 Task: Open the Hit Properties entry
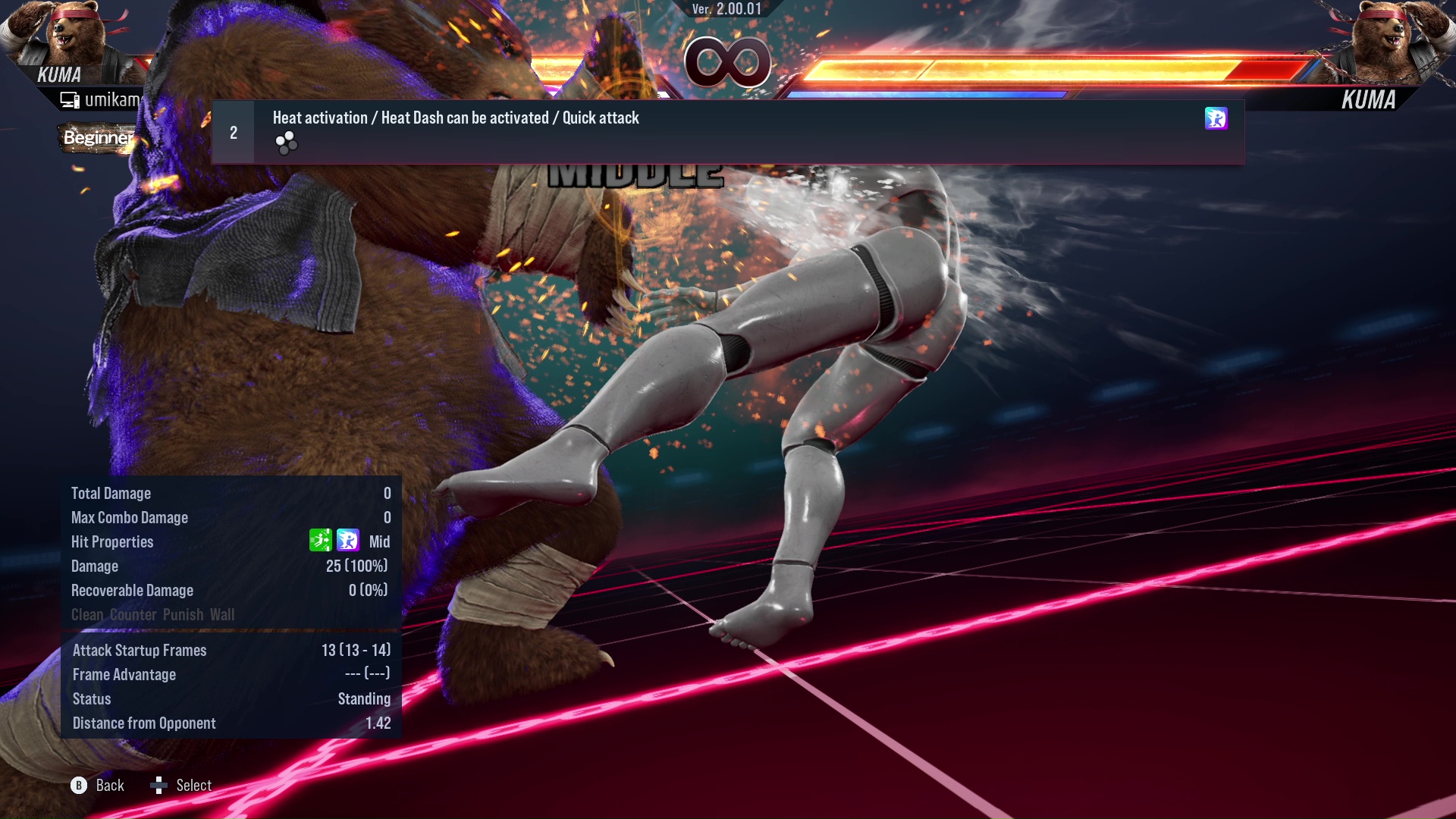[x=112, y=541]
